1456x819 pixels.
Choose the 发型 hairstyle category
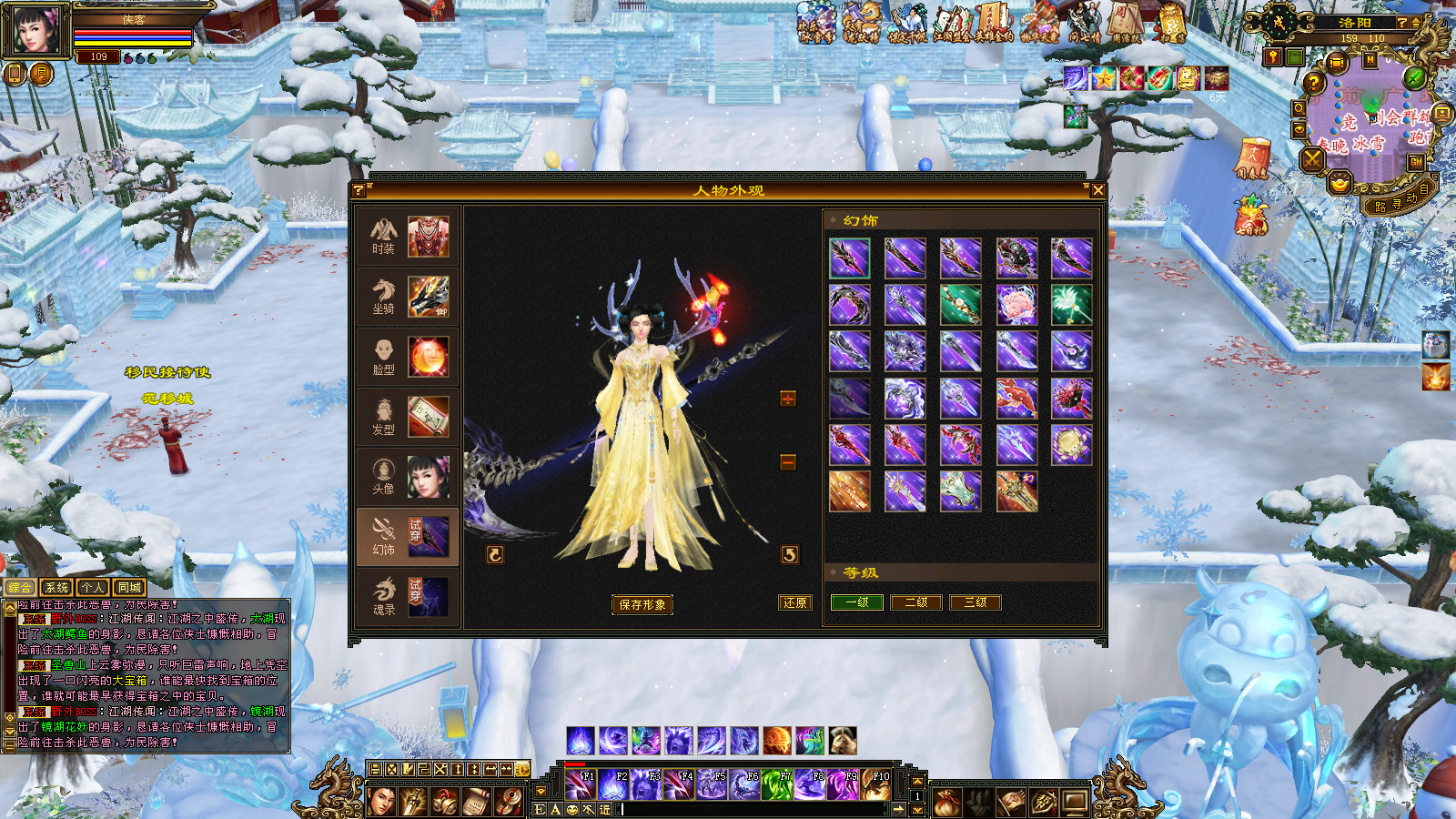point(407,417)
